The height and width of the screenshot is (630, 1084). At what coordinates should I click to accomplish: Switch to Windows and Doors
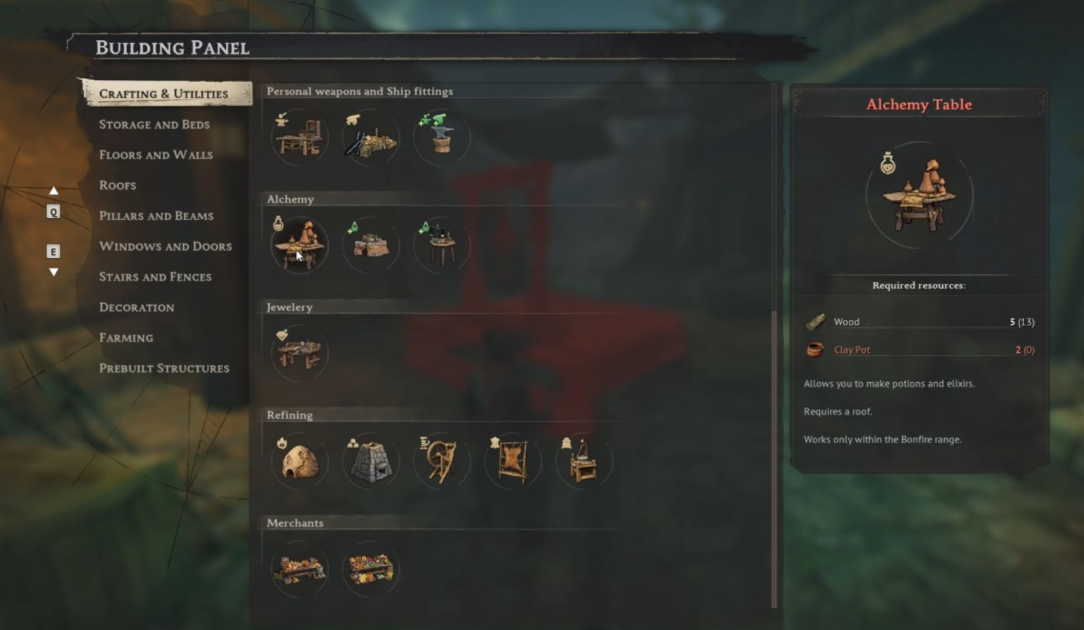click(x=165, y=246)
